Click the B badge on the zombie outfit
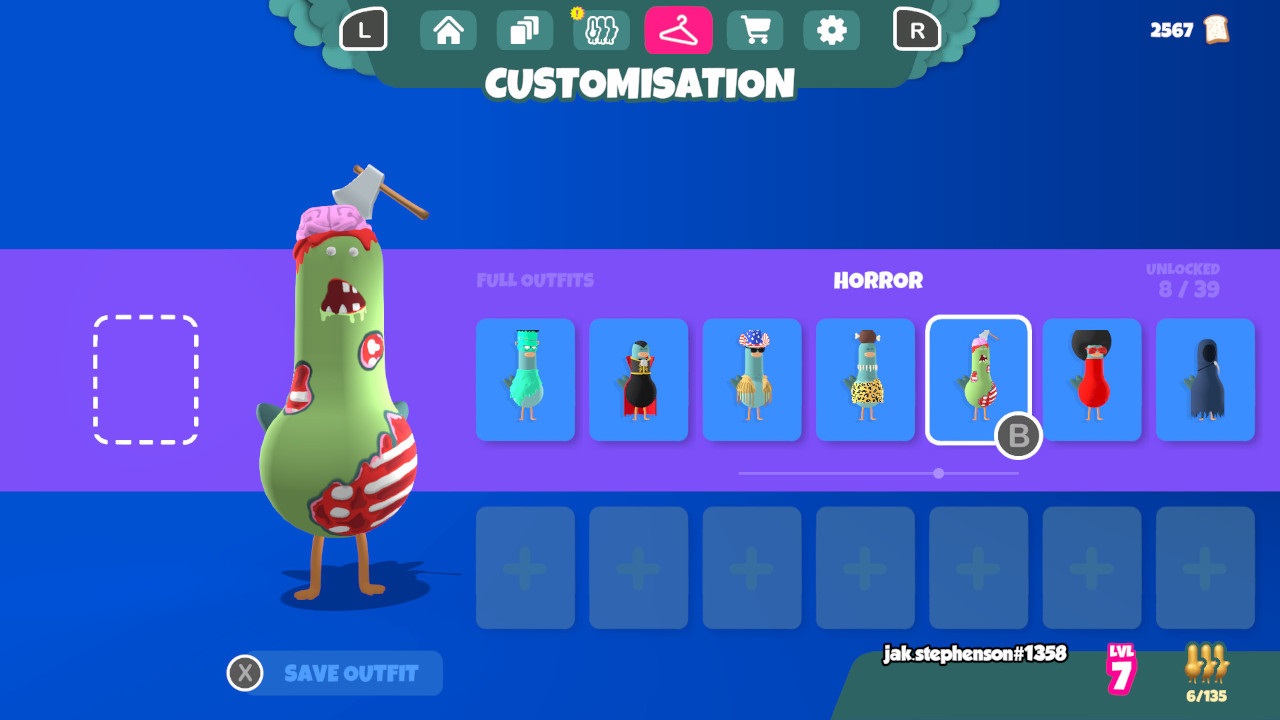Screen dimensions: 1280x720 pos(1018,436)
